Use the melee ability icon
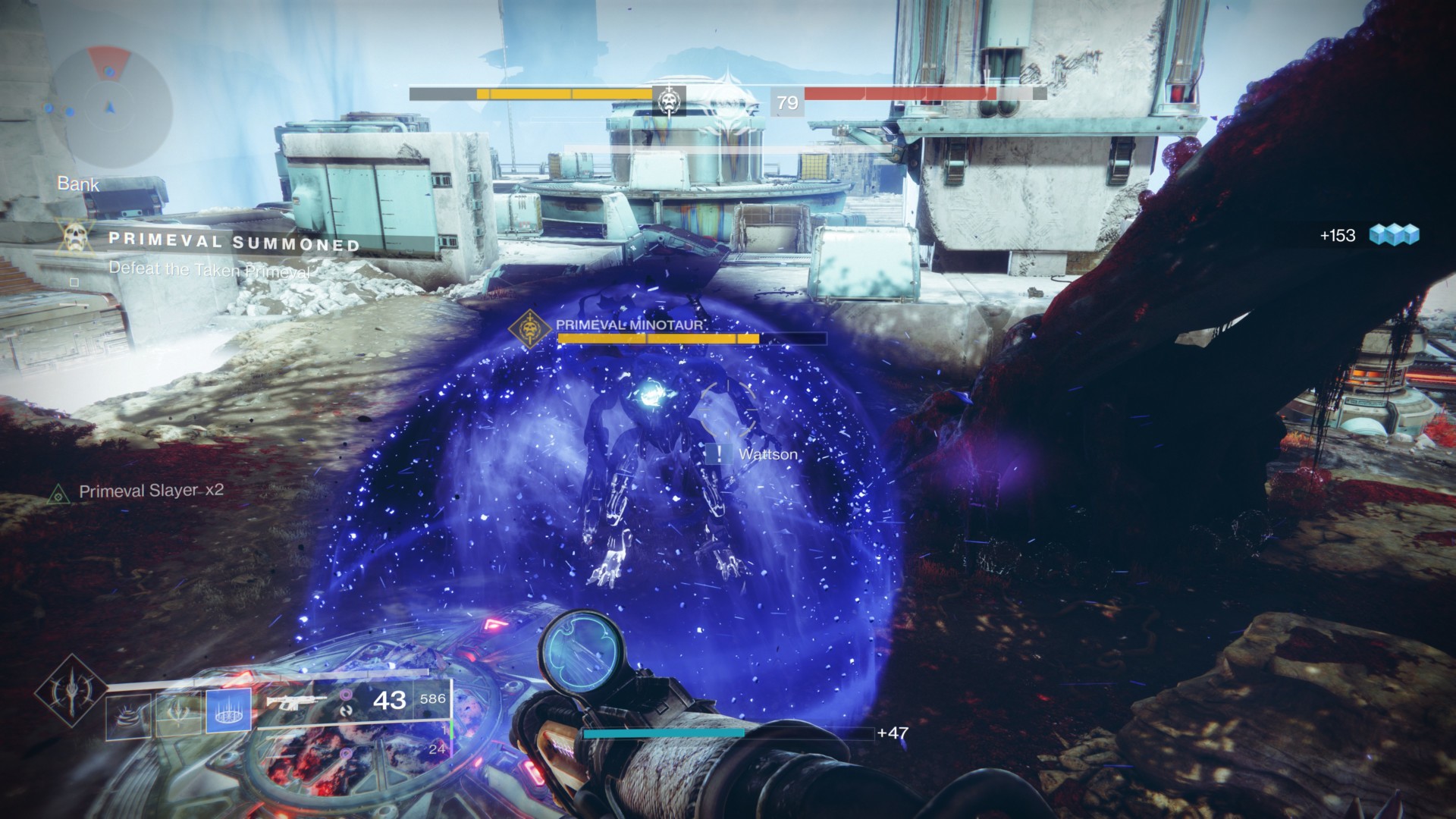The image size is (1456, 819). [178, 714]
